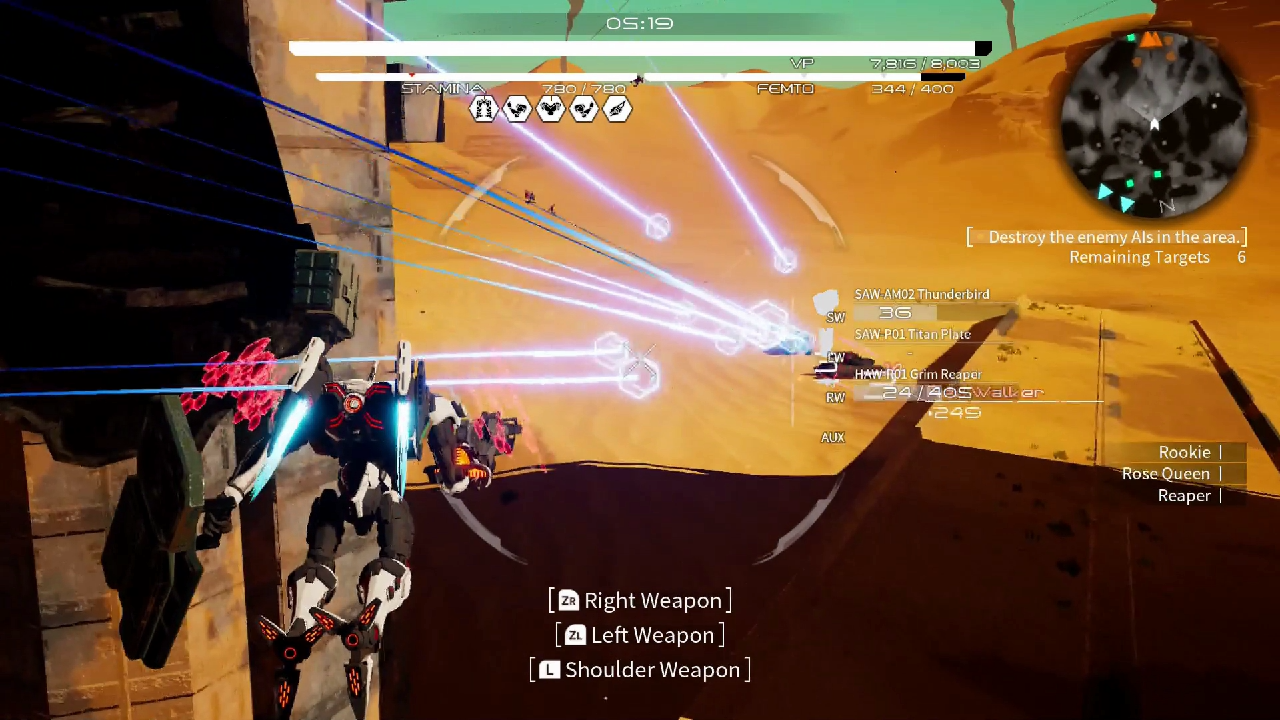Pick Reaper in the squad list

pos(1184,496)
